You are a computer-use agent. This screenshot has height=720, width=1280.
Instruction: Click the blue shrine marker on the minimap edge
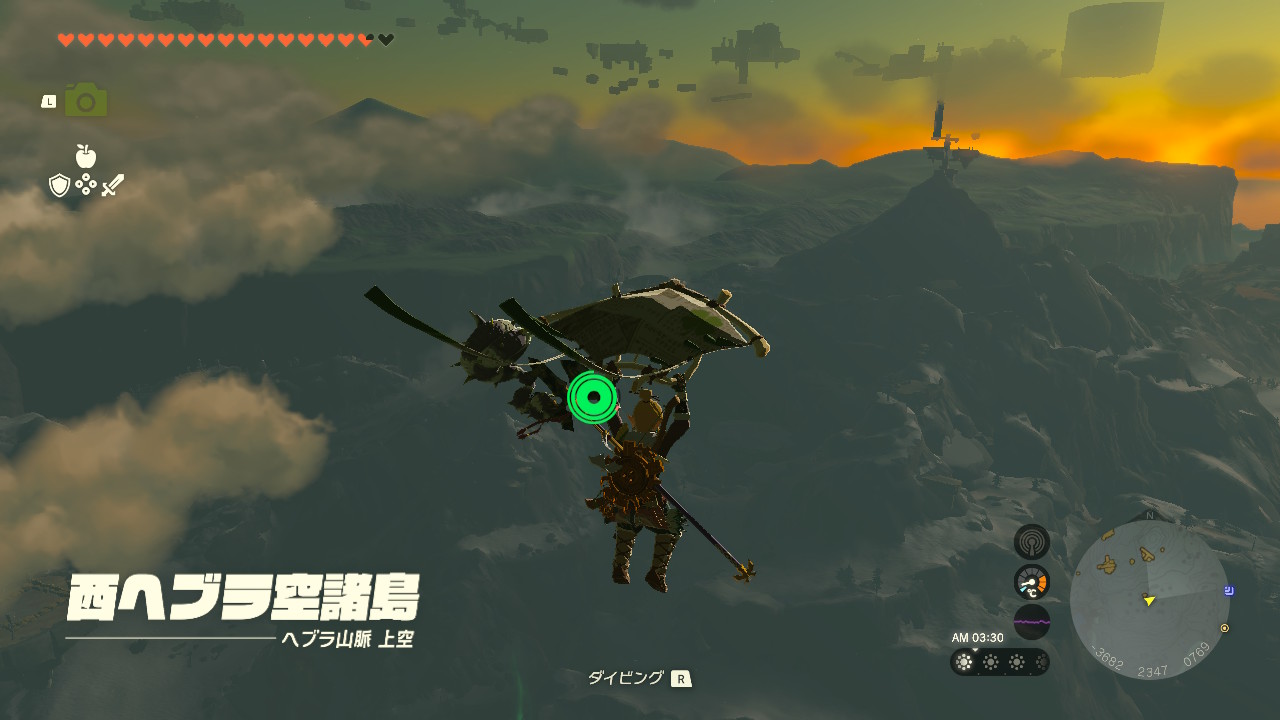click(x=1229, y=591)
